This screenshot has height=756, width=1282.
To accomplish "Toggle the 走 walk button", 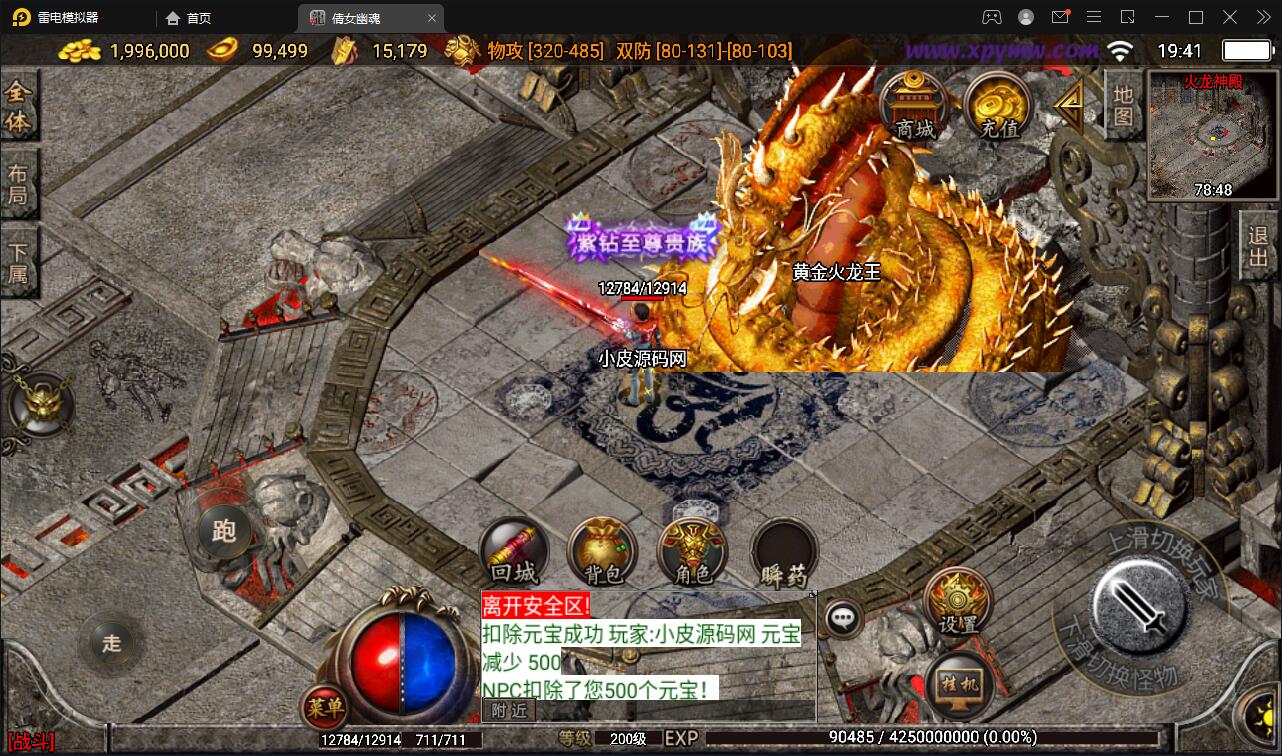I will (x=111, y=642).
